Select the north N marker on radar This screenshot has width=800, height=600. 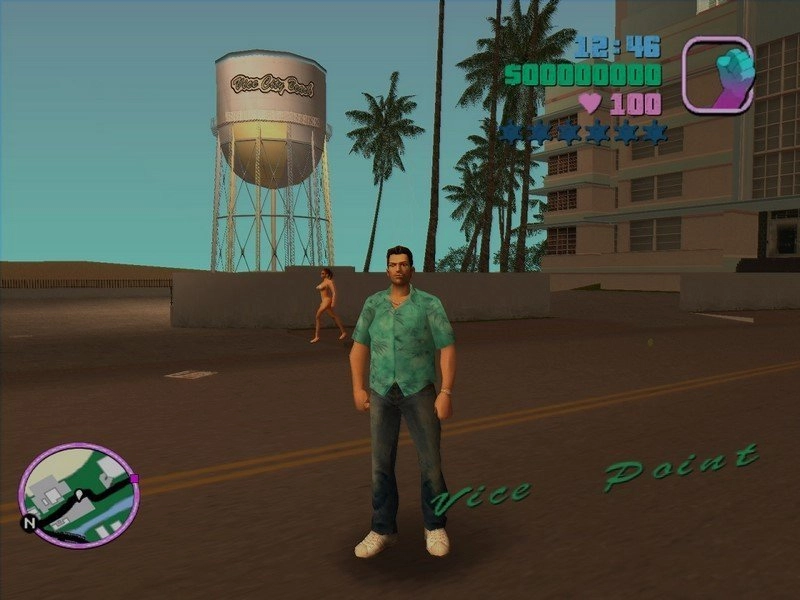point(30,522)
